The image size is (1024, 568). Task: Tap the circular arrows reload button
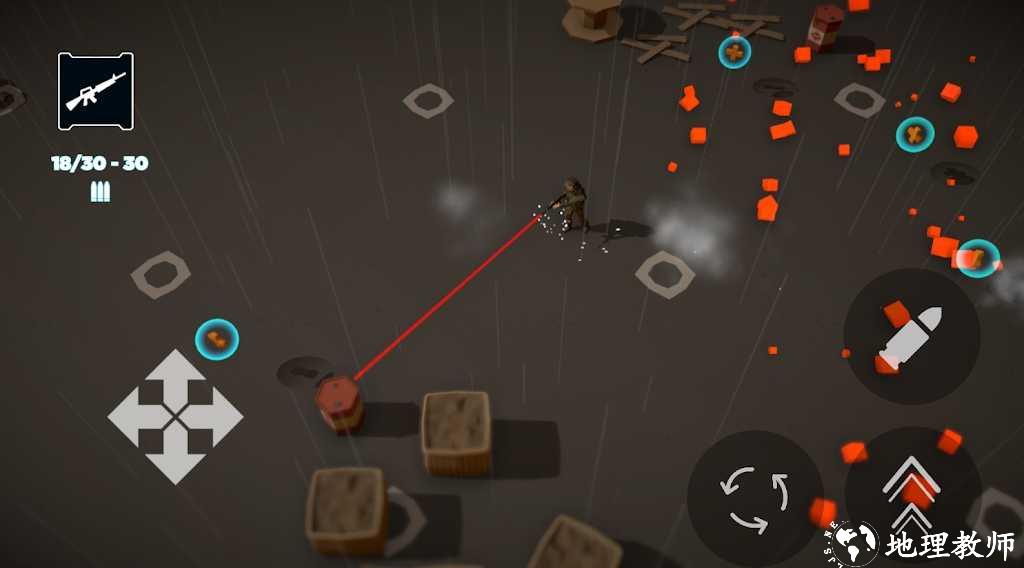(755, 497)
